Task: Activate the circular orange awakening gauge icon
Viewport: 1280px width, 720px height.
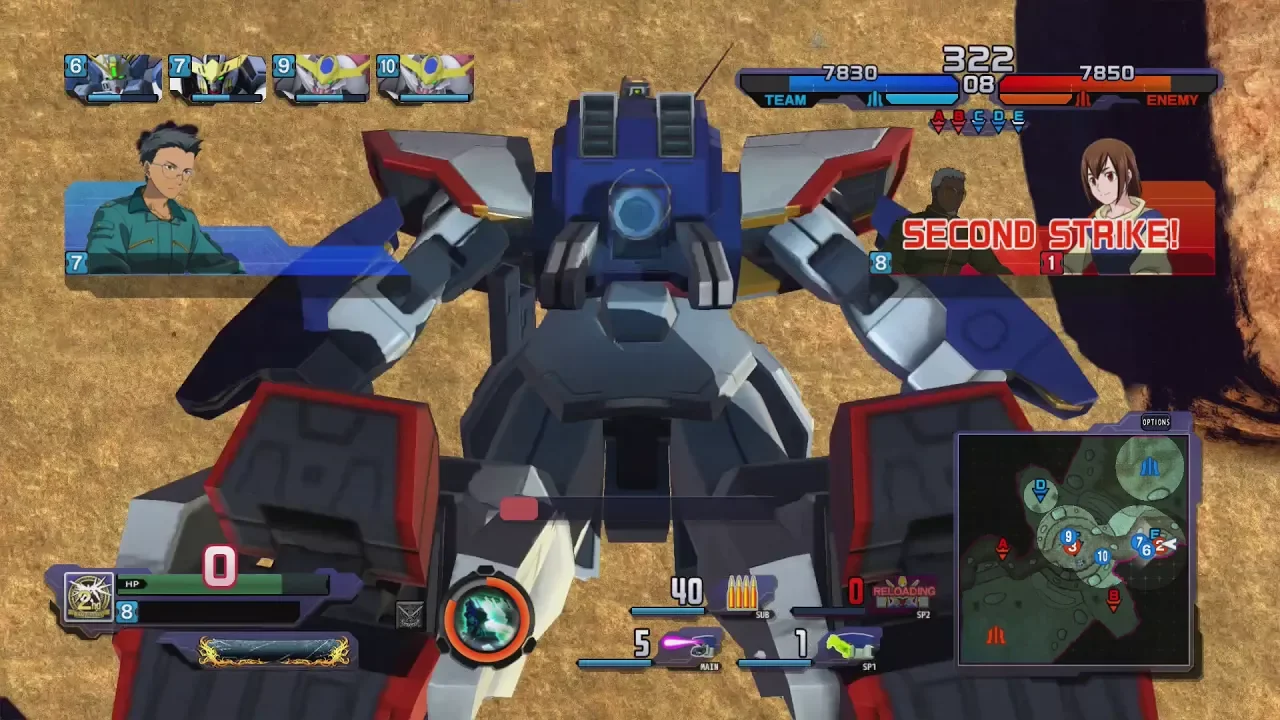Action: 488,619
